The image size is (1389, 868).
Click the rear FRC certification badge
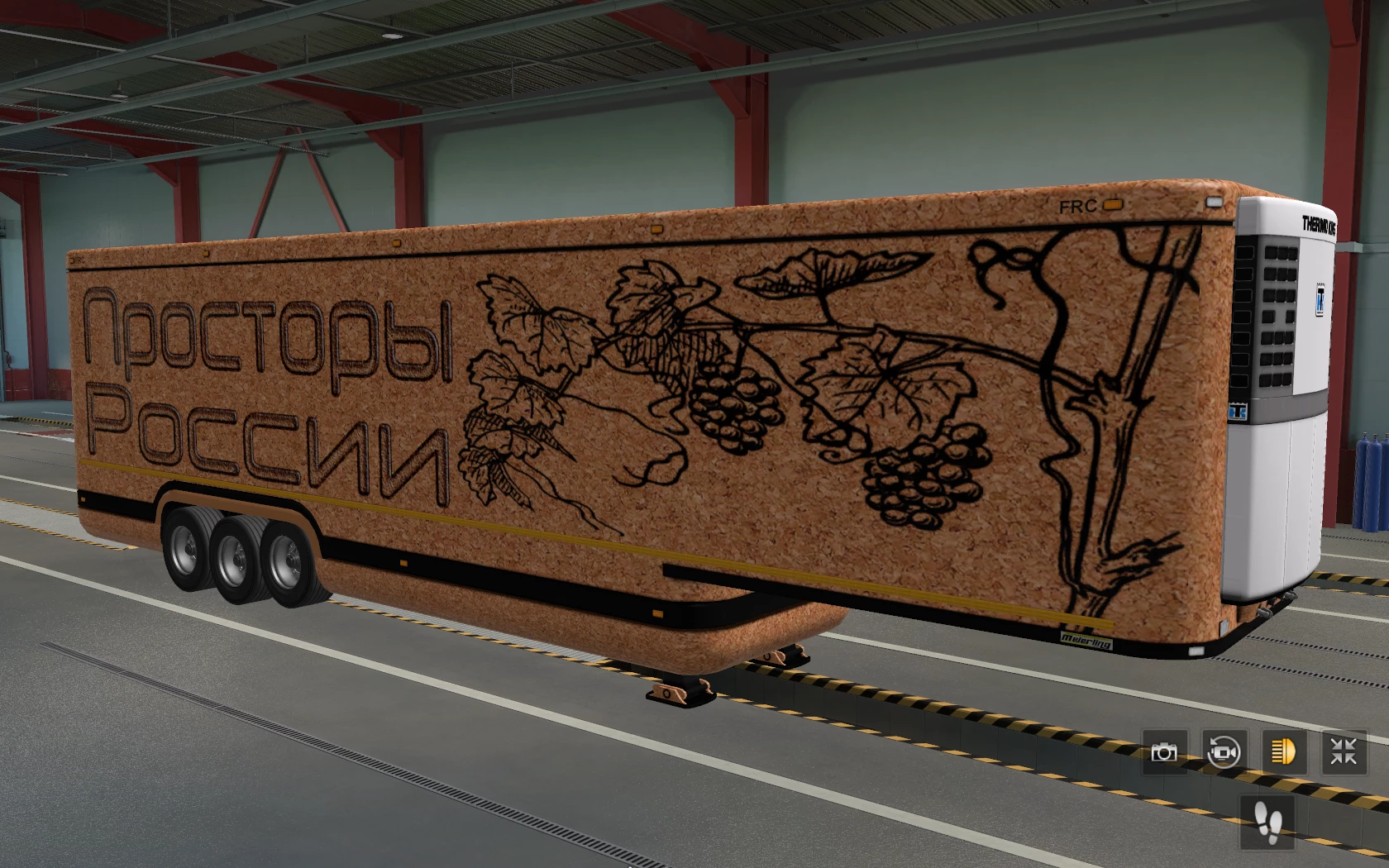coord(1078,205)
